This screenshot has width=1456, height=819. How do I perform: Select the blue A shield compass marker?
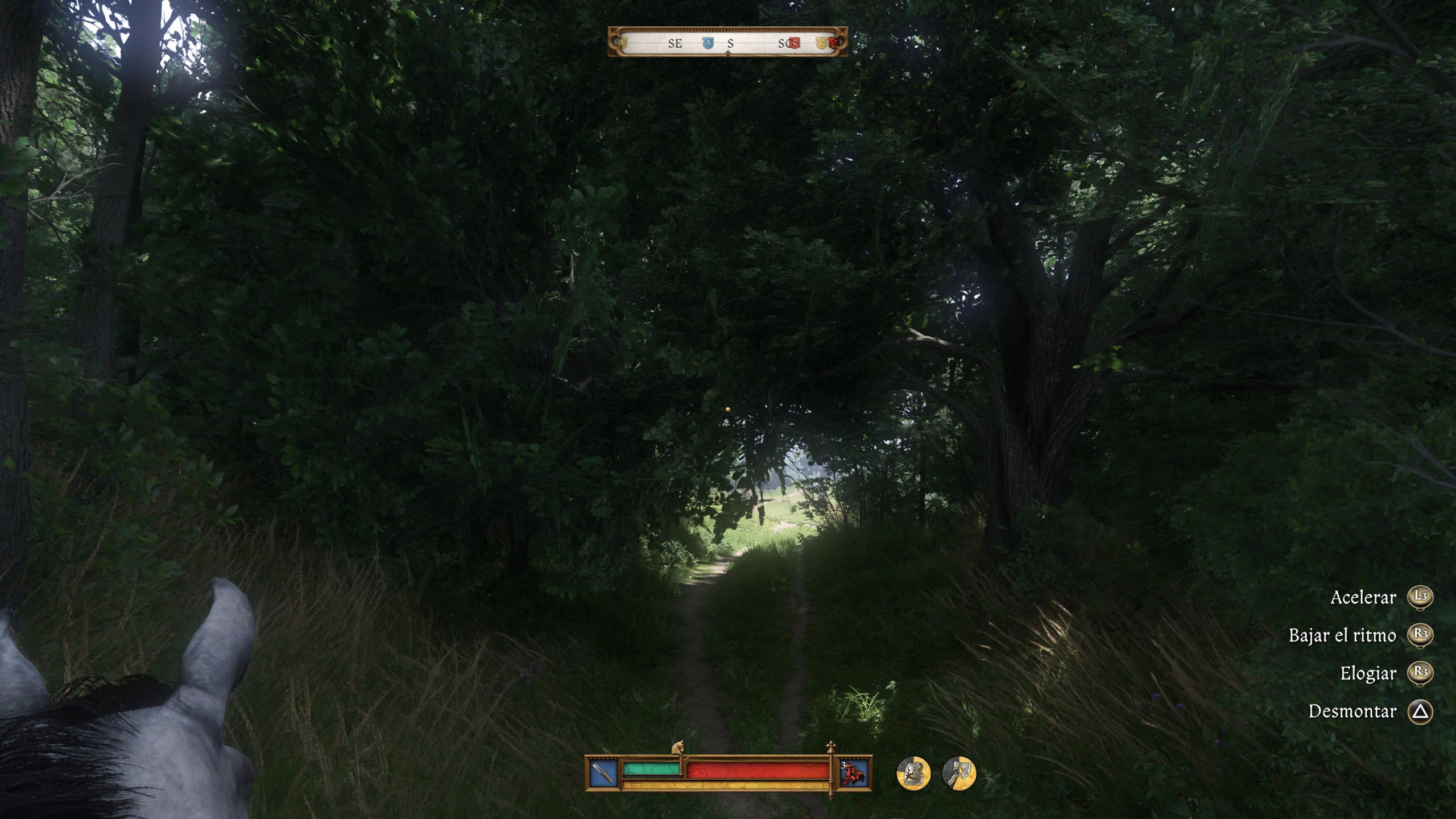tap(708, 43)
